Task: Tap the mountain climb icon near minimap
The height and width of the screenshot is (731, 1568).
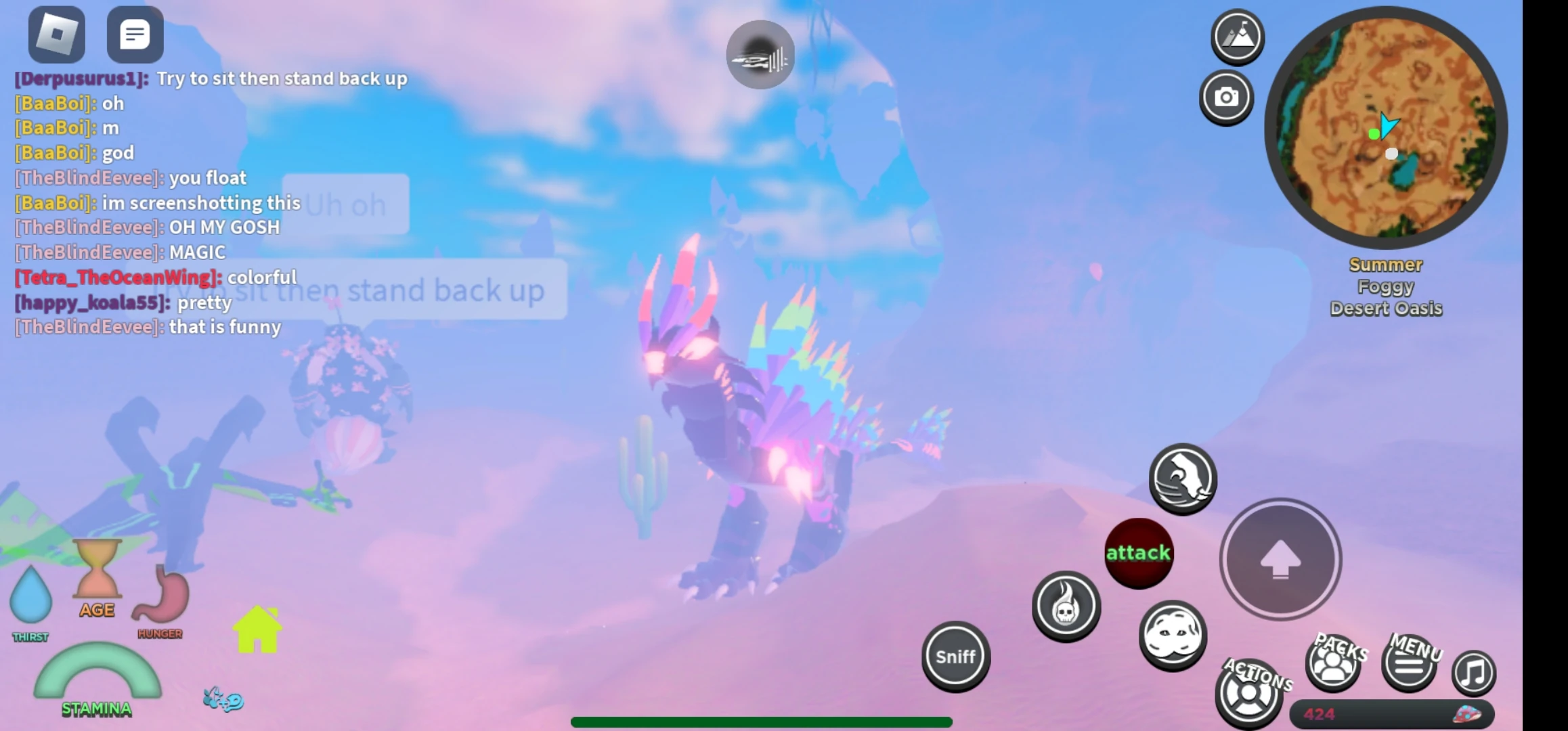Action: 1236,39
